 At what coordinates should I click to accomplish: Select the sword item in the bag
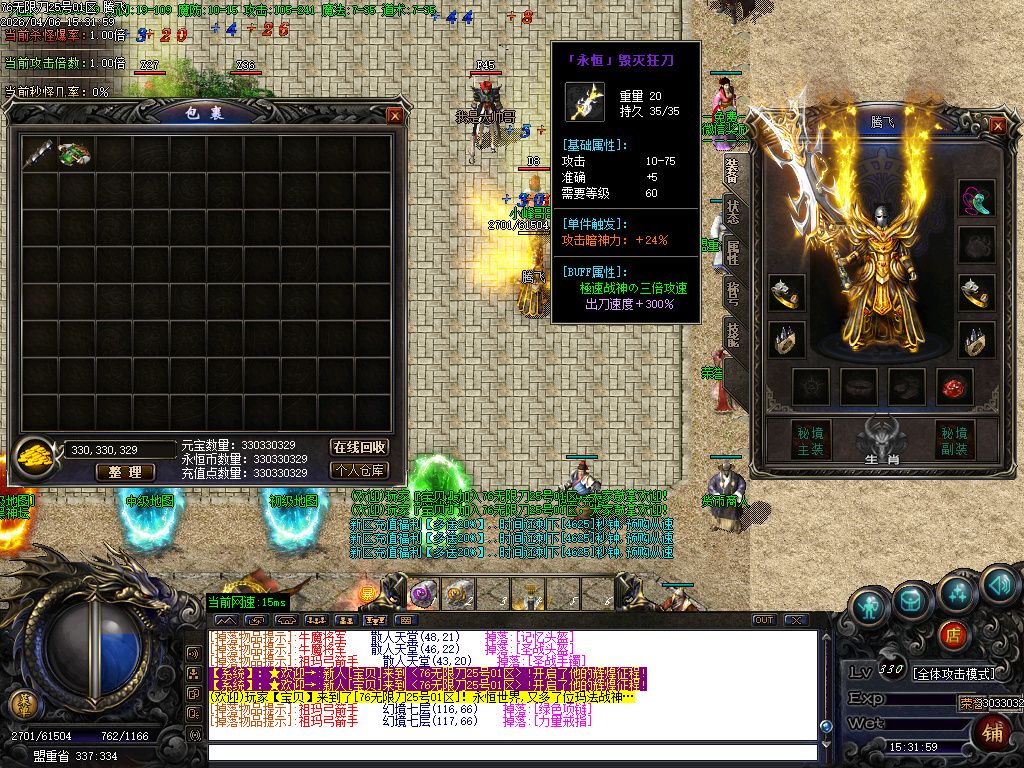pyautogui.click(x=40, y=153)
